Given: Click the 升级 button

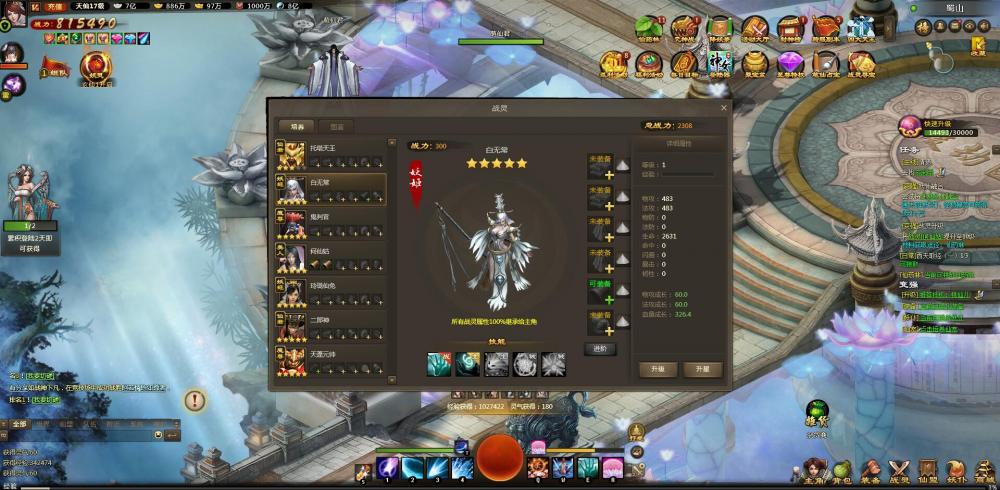Looking at the screenshot, I should pos(658,369).
